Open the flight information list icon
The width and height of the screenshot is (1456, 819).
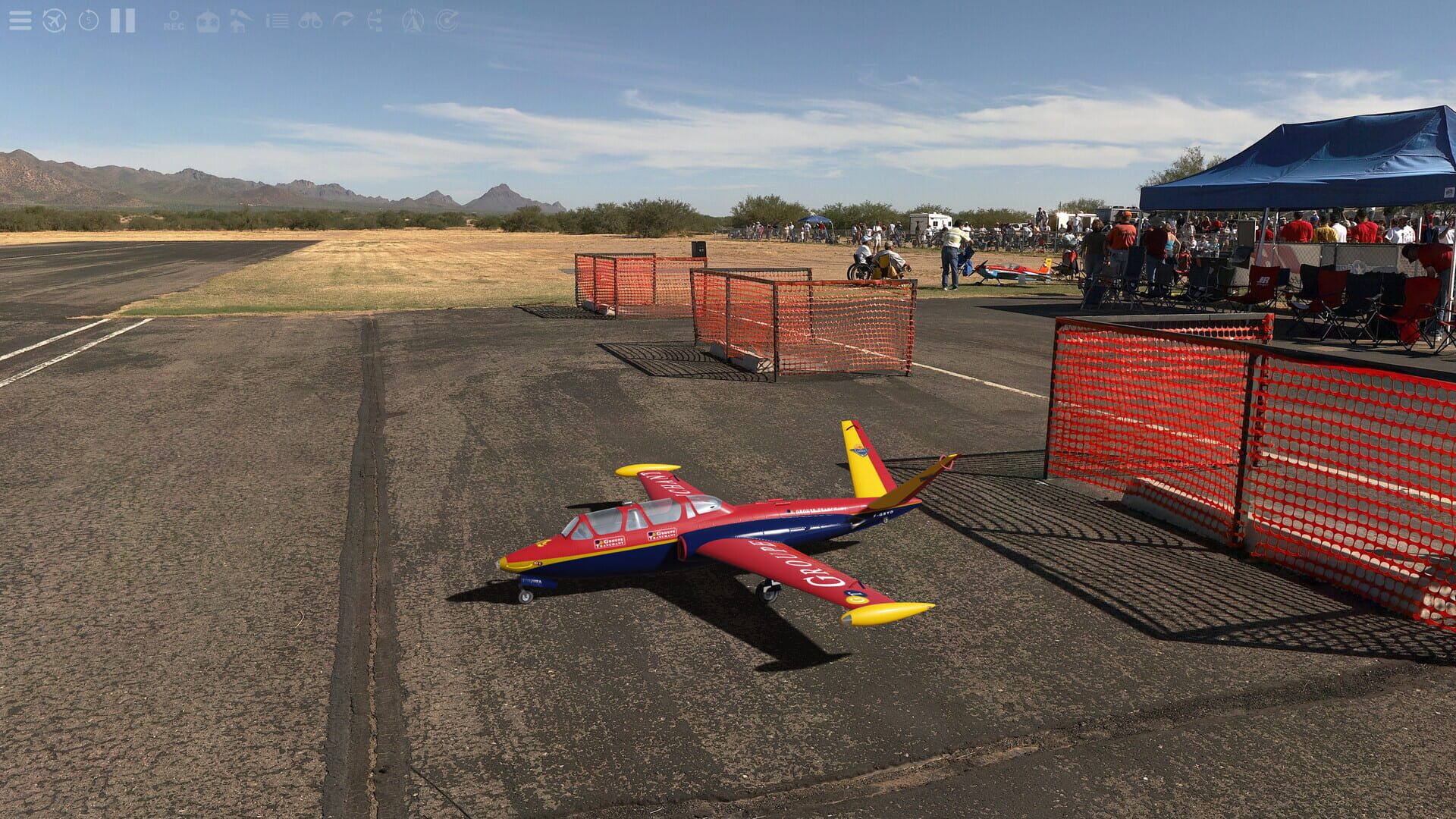pos(278,19)
